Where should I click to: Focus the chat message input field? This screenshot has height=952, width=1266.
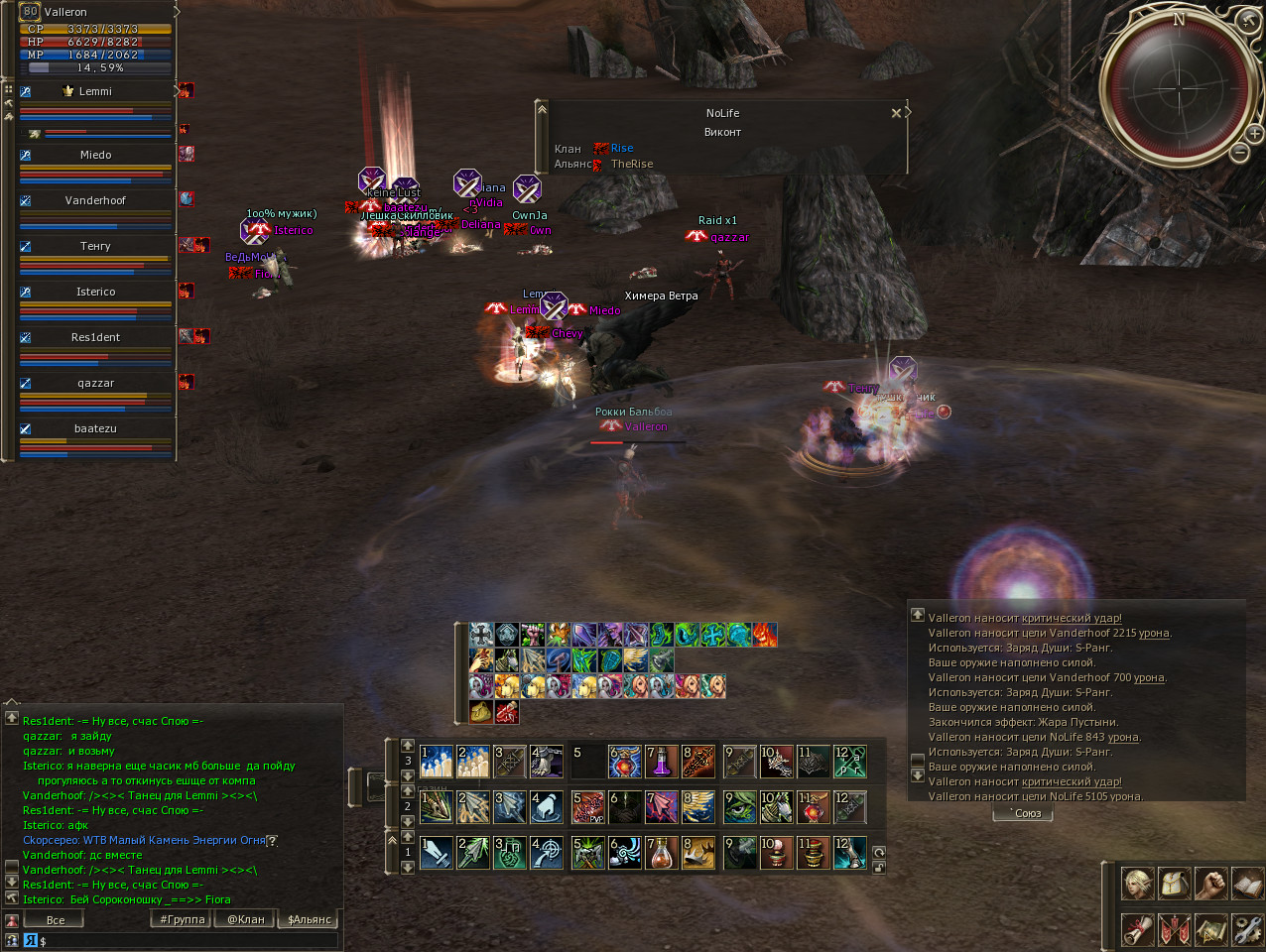(x=189, y=940)
